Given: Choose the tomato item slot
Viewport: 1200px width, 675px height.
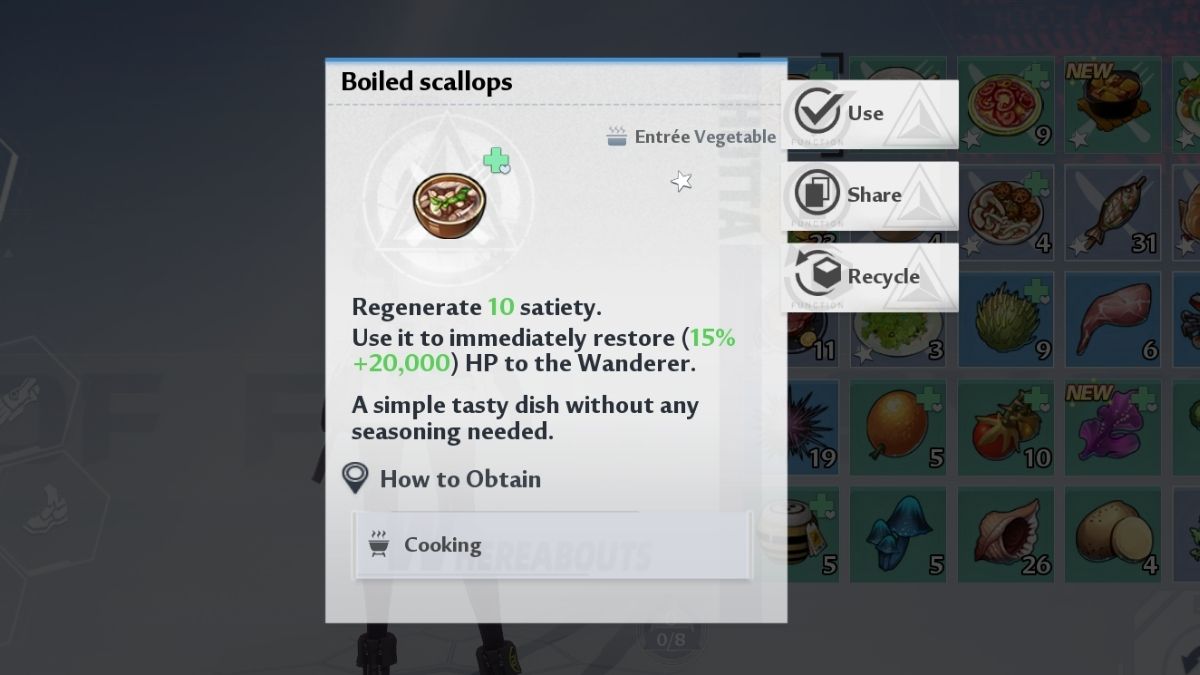Looking at the screenshot, I should [1004, 427].
